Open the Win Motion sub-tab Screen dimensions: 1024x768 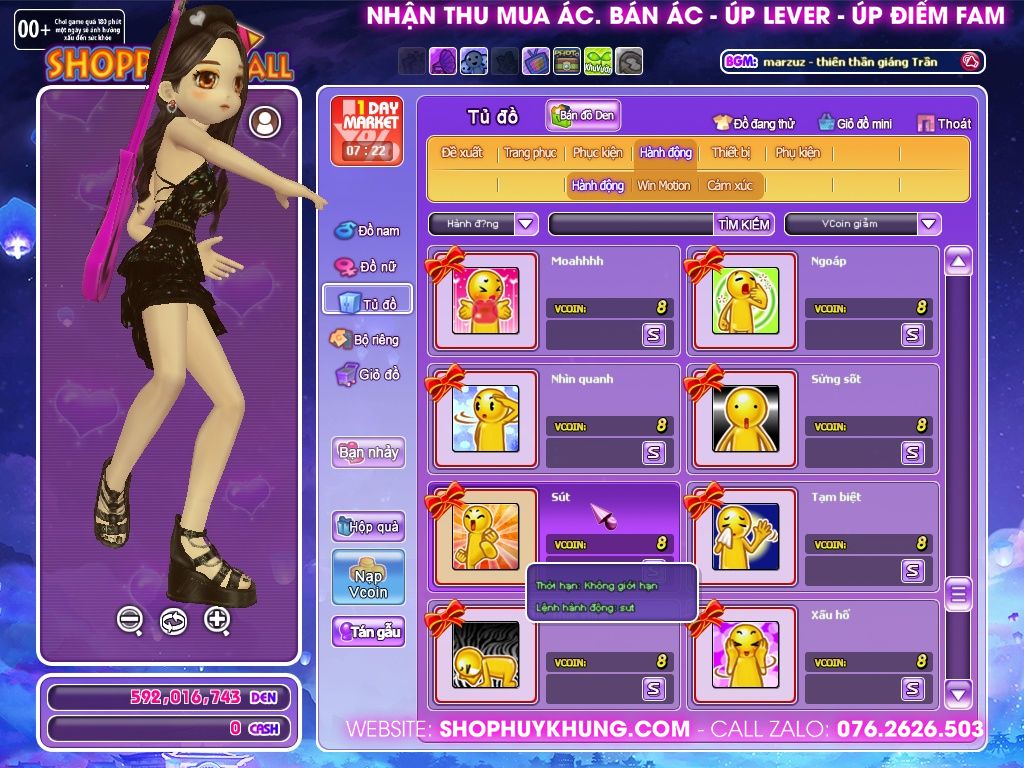[663, 185]
